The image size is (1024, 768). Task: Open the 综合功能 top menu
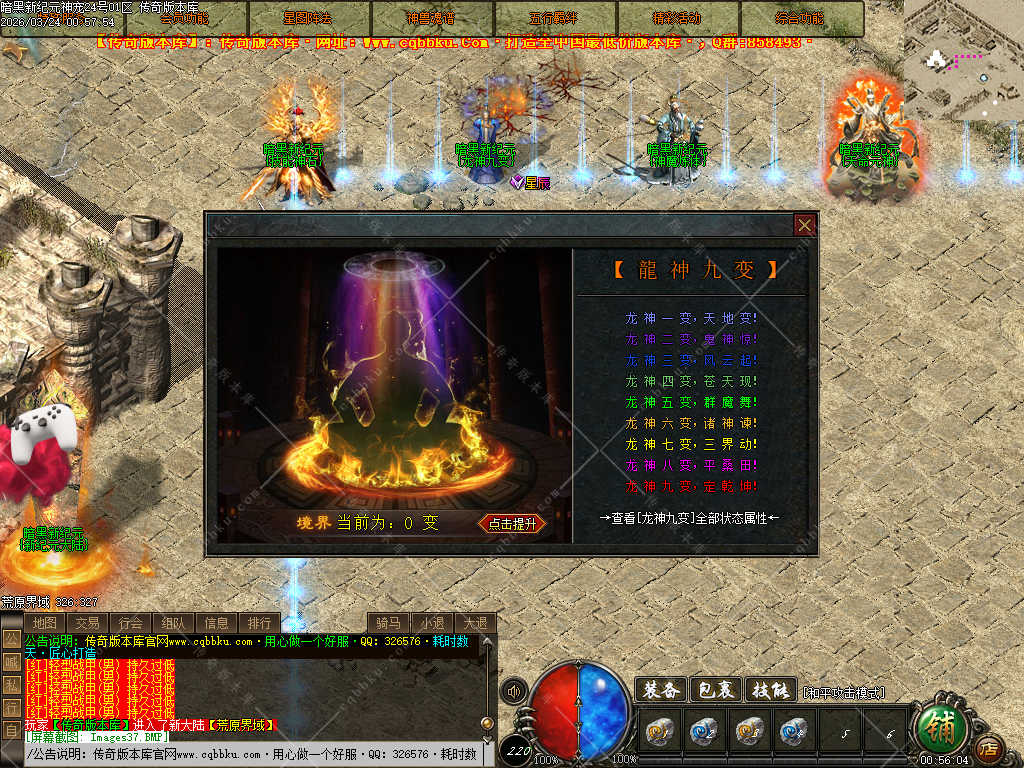[x=801, y=18]
